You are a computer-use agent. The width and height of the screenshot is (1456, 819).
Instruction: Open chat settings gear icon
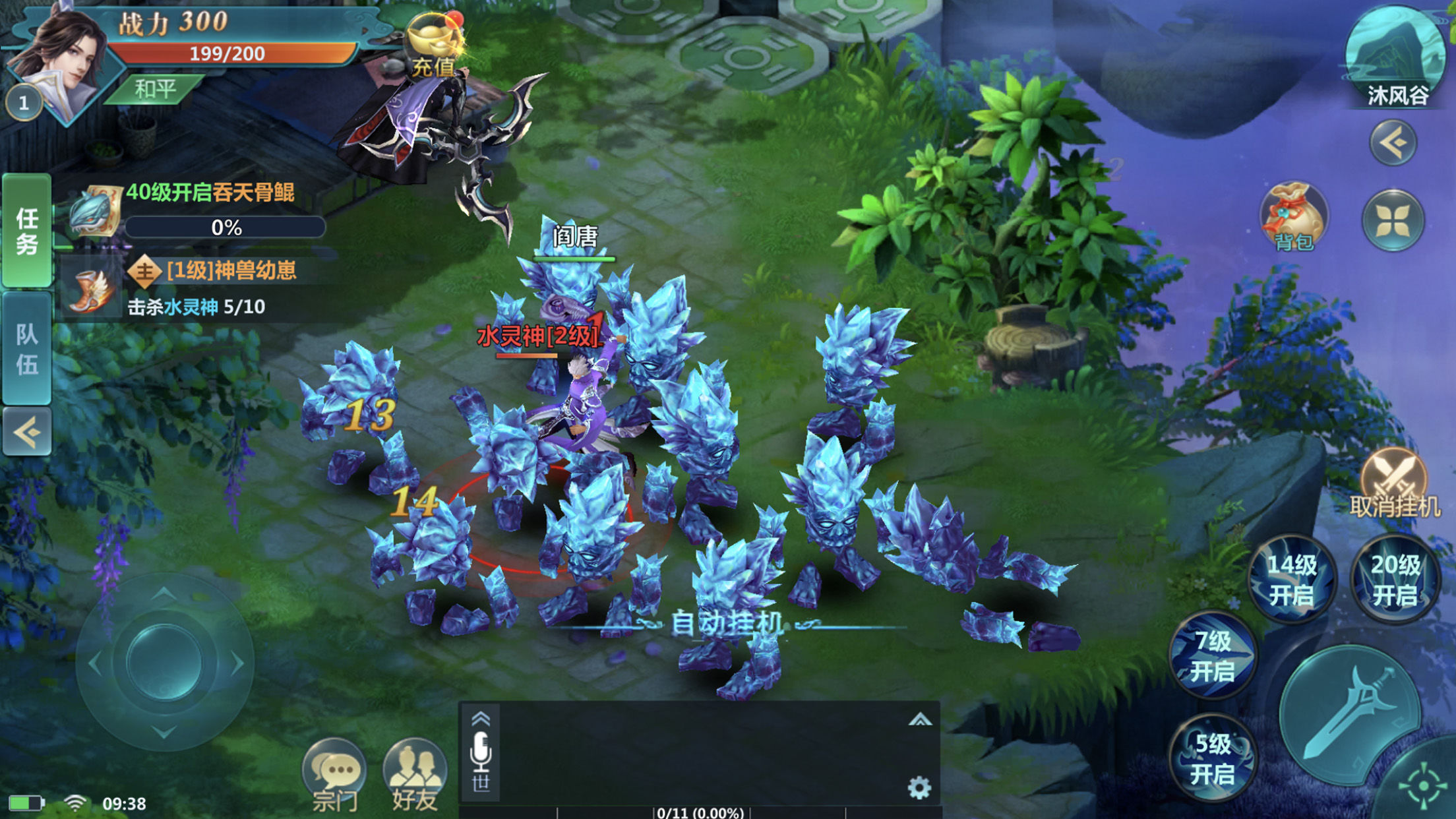(x=919, y=787)
